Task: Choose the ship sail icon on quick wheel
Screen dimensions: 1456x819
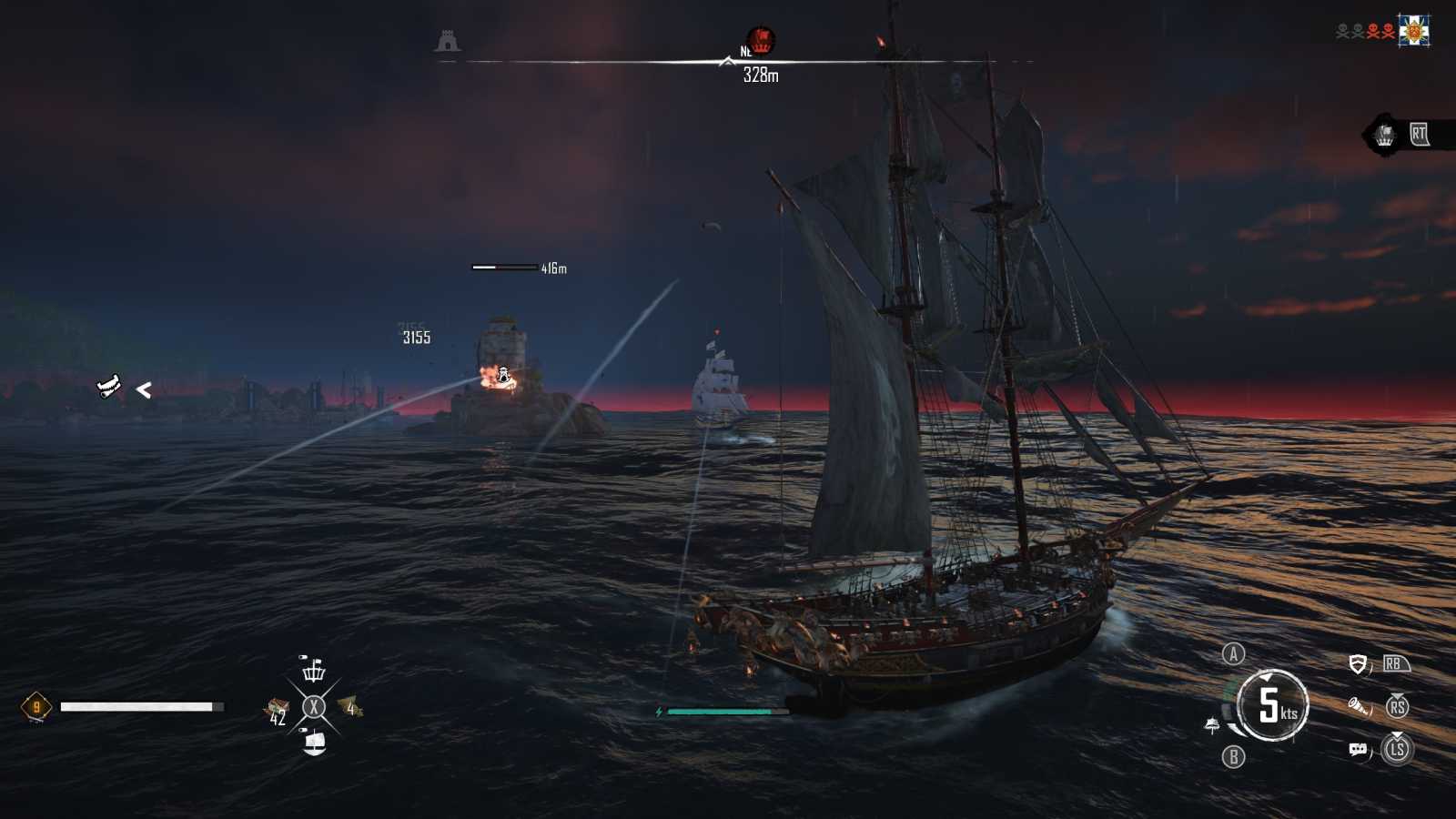Action: [314, 743]
